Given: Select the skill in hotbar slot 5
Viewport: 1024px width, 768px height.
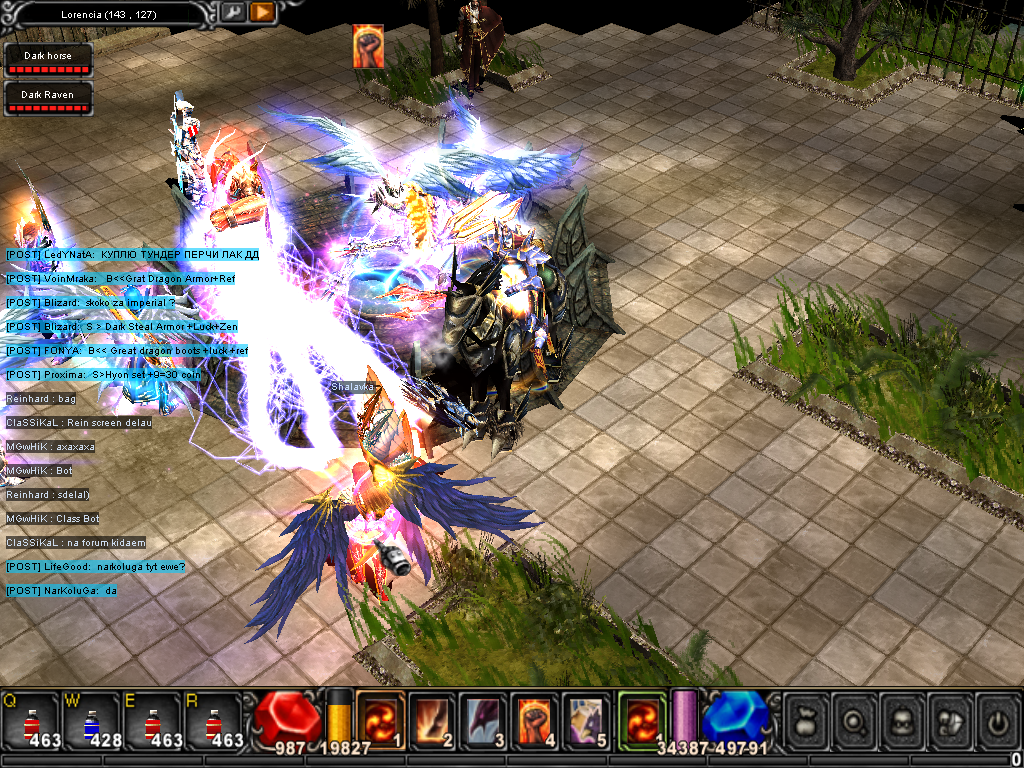Looking at the screenshot, I should [x=589, y=720].
